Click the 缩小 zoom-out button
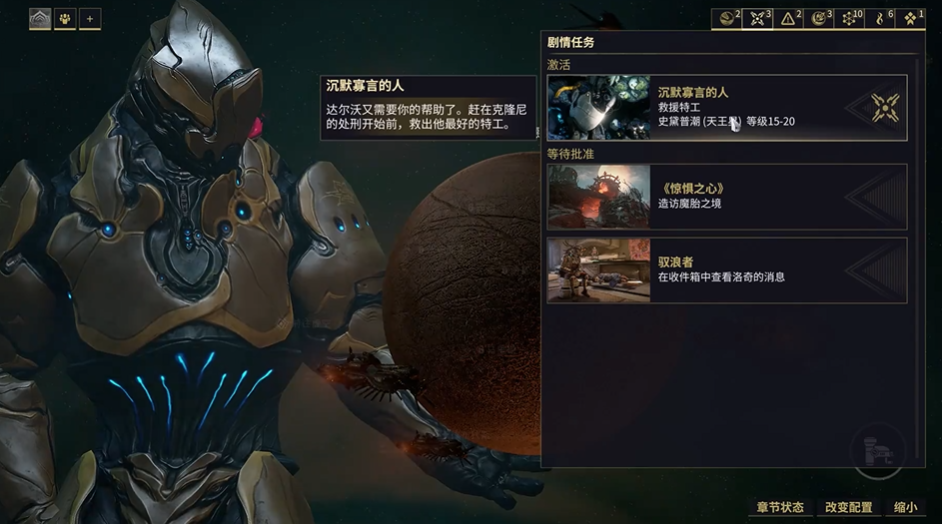 click(904, 508)
